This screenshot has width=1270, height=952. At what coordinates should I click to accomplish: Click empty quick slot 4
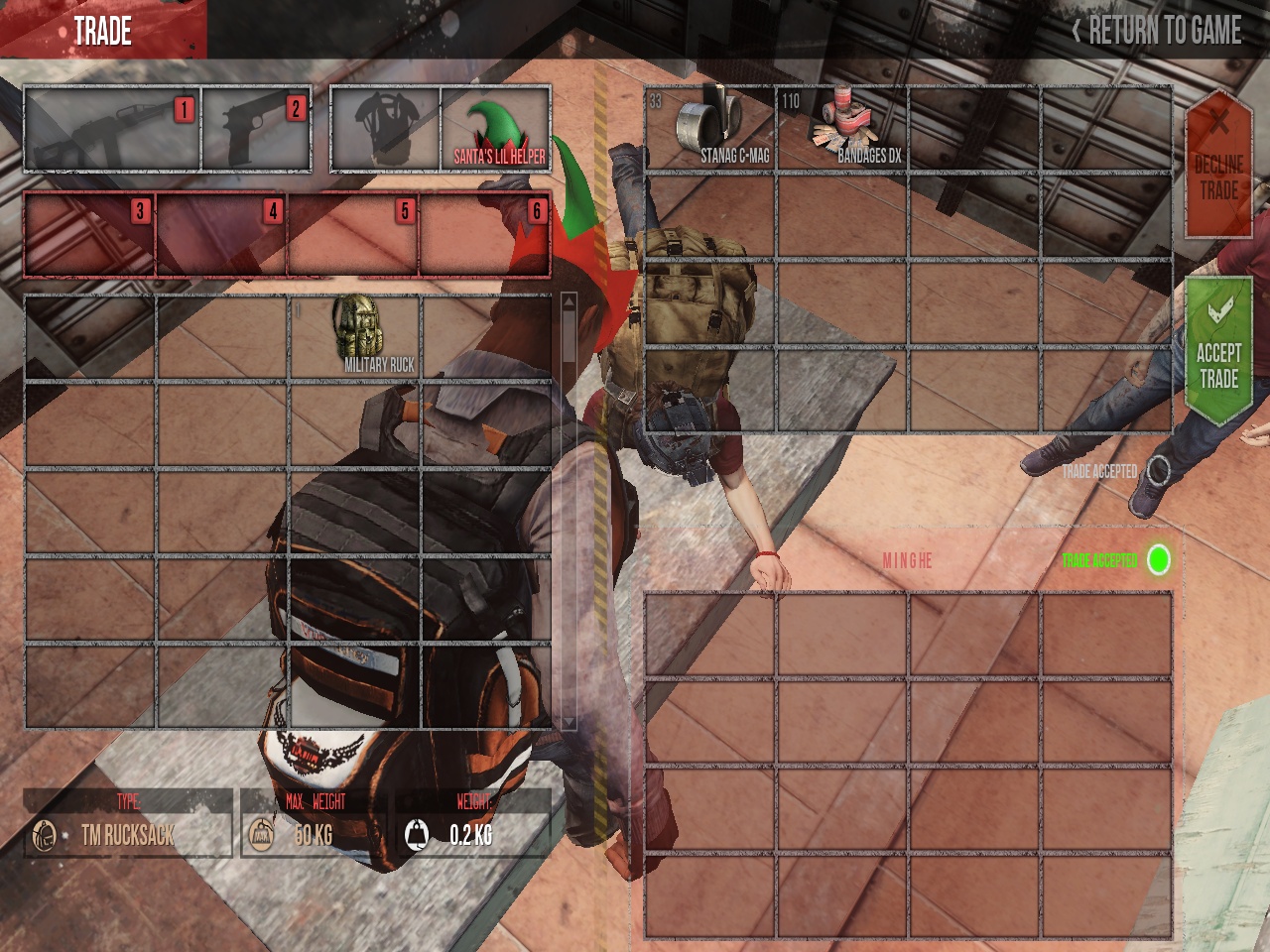tap(221, 235)
